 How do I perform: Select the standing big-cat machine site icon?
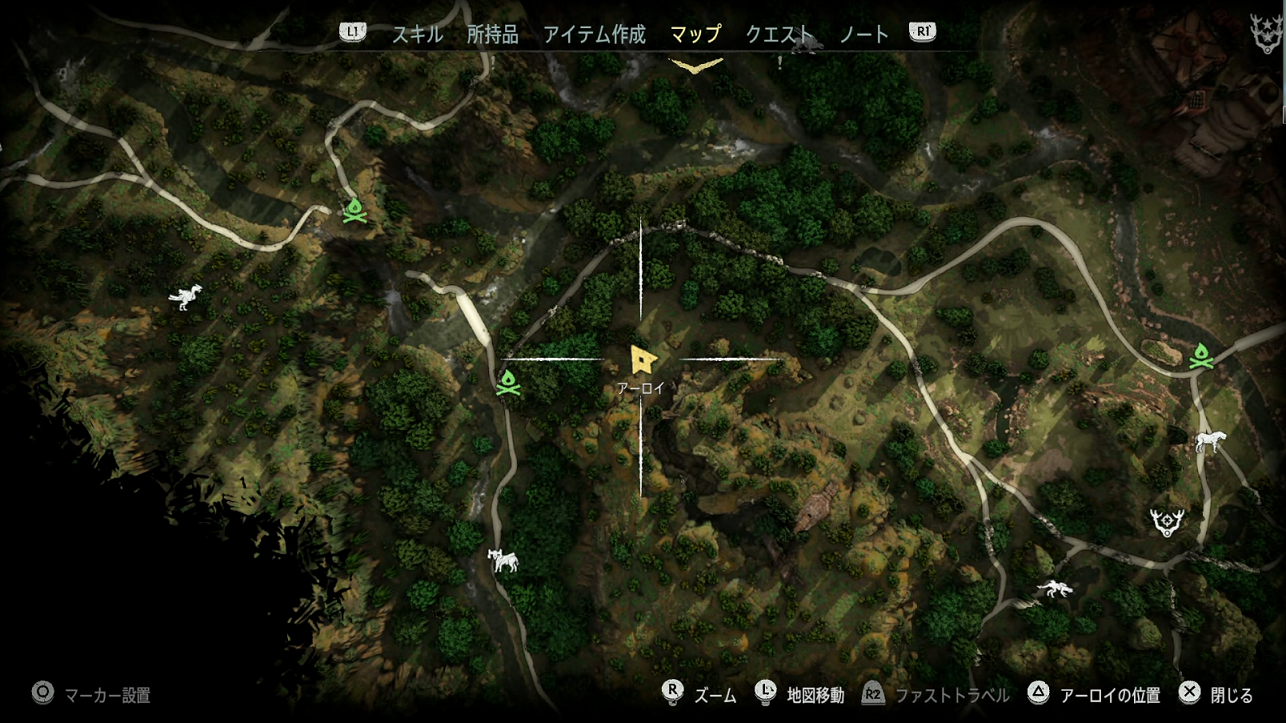click(x=1212, y=441)
